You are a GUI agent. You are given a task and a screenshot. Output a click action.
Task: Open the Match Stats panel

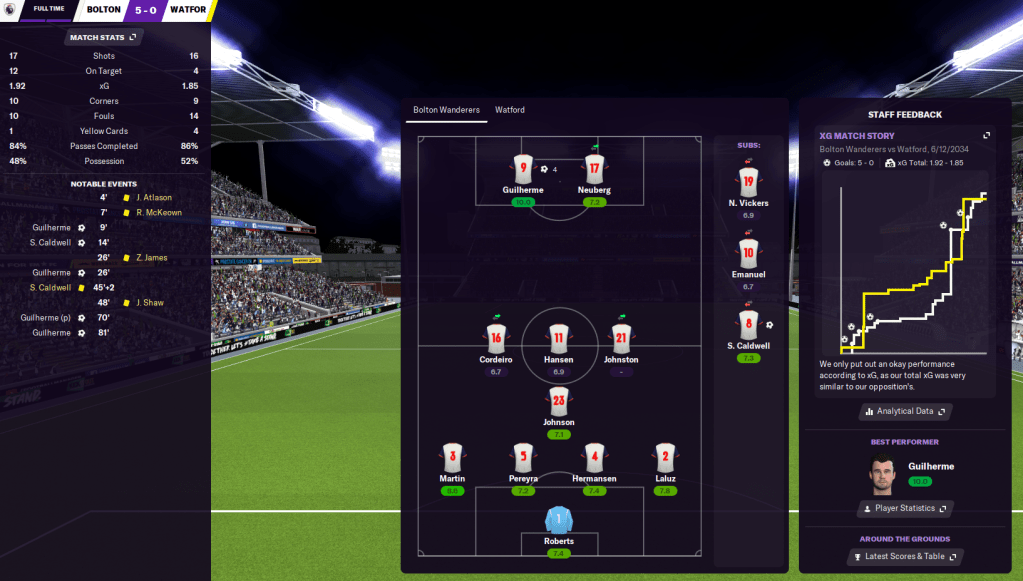(104, 37)
